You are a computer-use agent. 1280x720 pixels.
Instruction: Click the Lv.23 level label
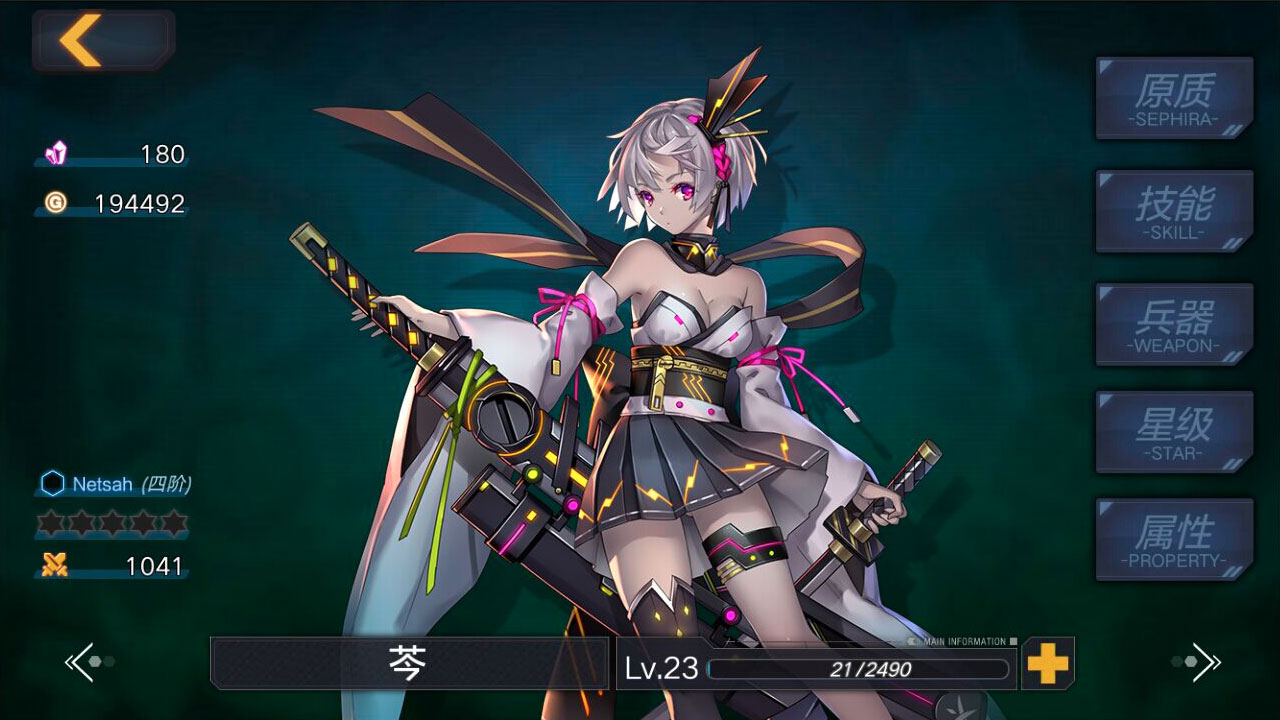coord(664,669)
